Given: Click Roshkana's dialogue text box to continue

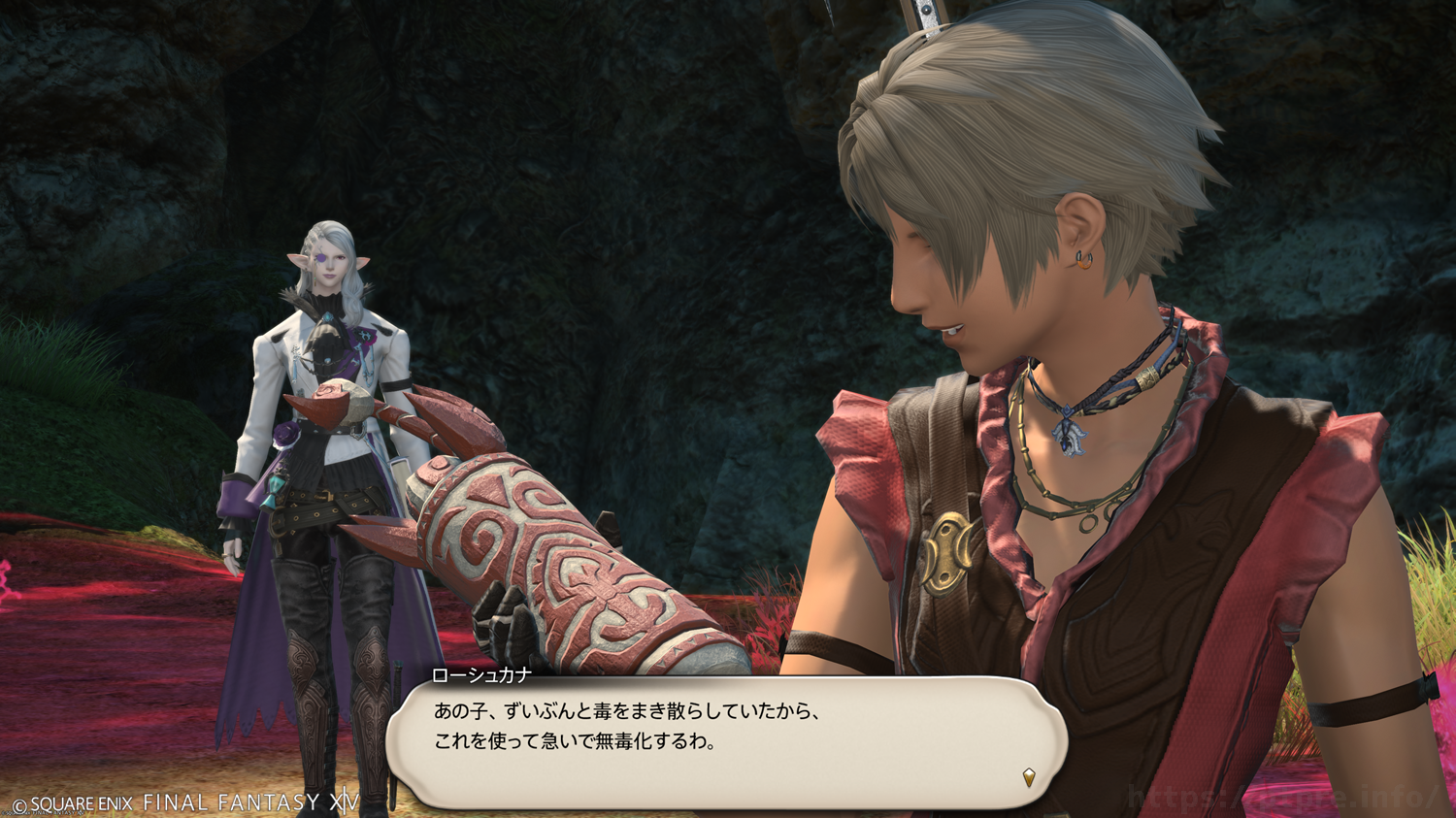Looking at the screenshot, I should pos(726,741).
